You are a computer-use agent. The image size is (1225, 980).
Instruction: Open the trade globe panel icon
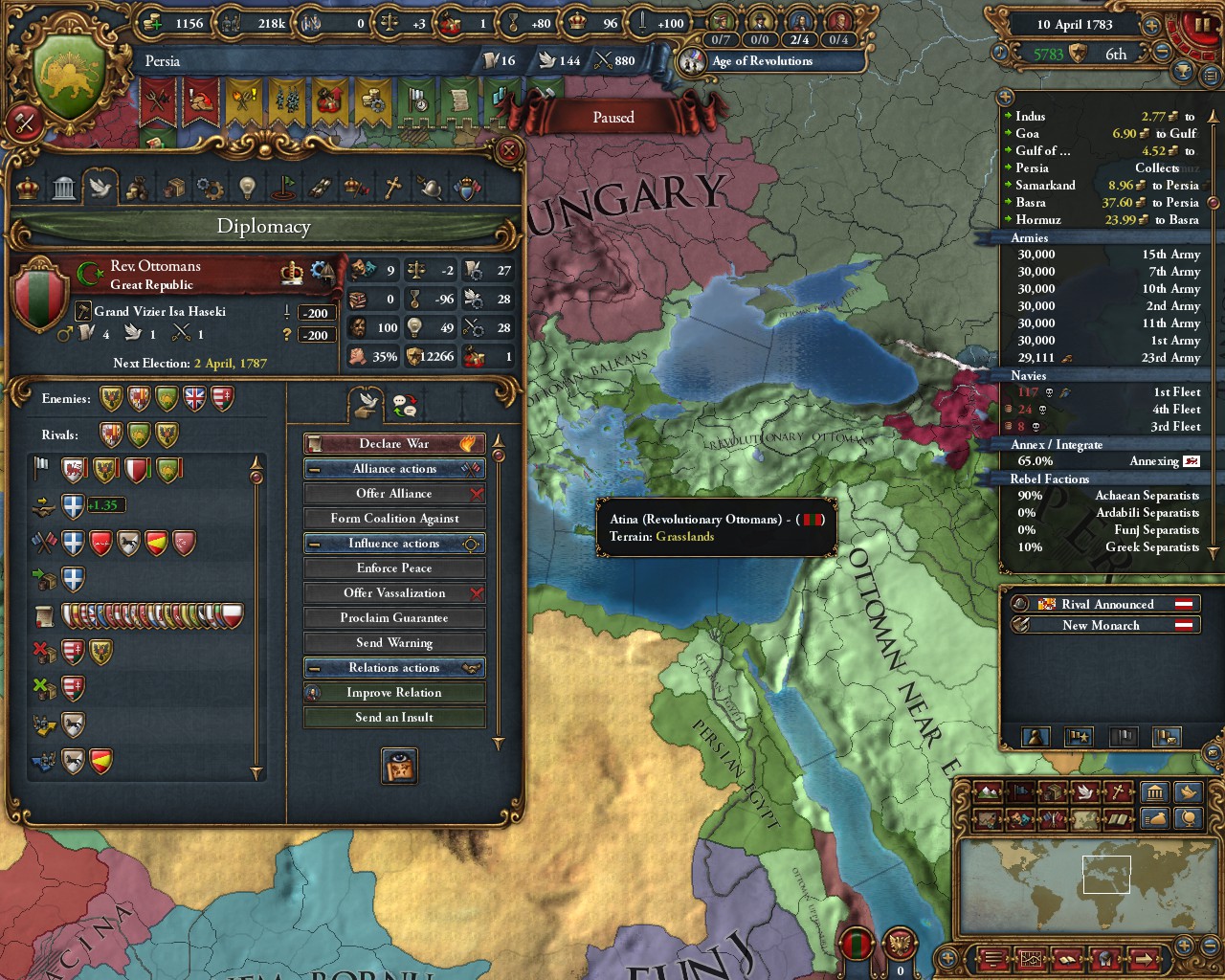click(x=1188, y=818)
